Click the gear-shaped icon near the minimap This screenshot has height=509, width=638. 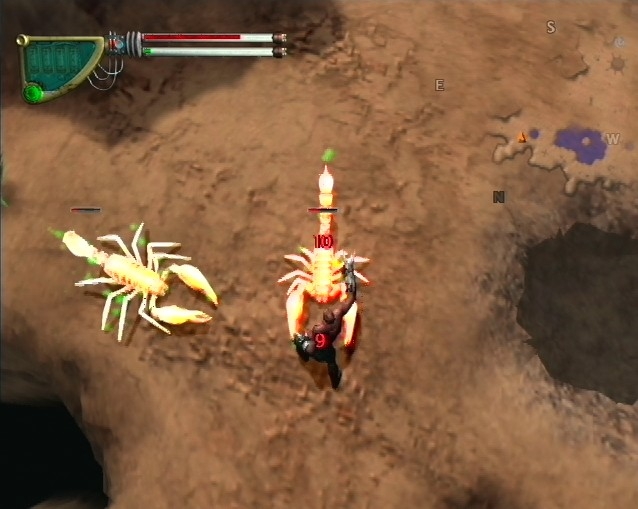tap(618, 64)
